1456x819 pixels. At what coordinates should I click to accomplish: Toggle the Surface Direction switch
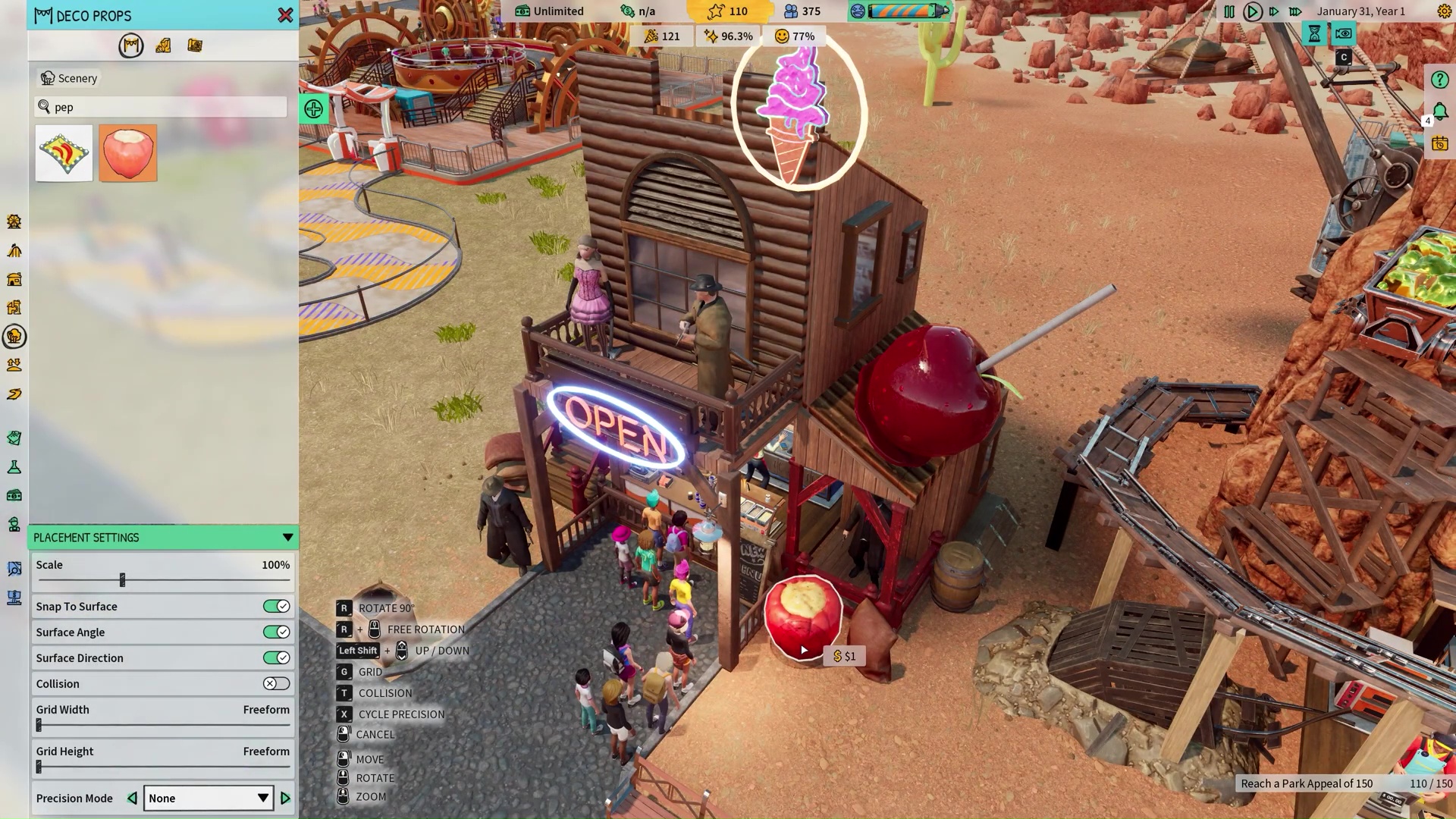click(276, 658)
